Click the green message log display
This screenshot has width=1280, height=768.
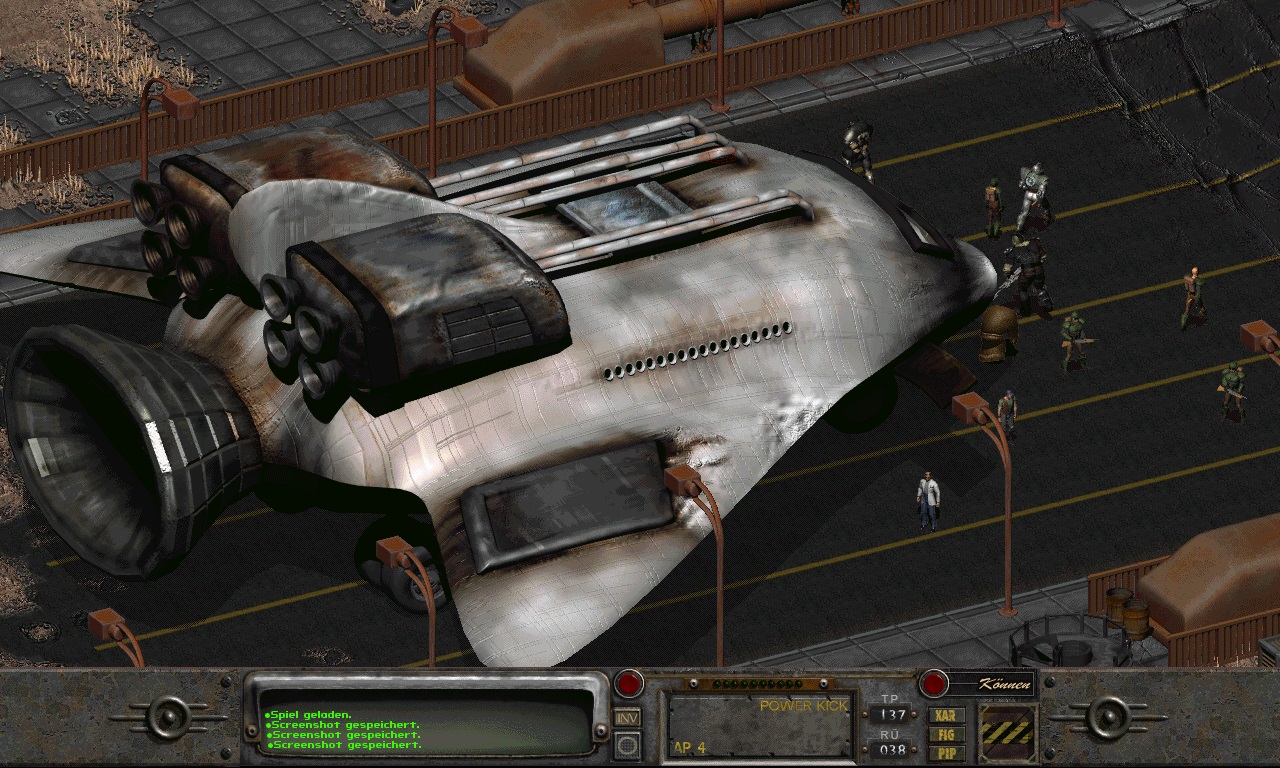pos(426,720)
